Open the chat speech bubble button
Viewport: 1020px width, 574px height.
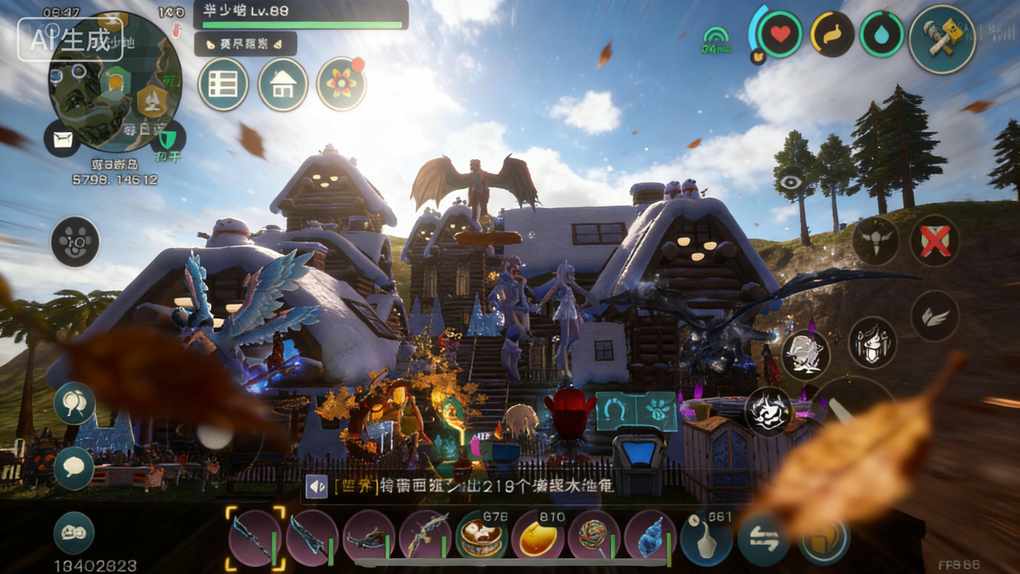(74, 467)
